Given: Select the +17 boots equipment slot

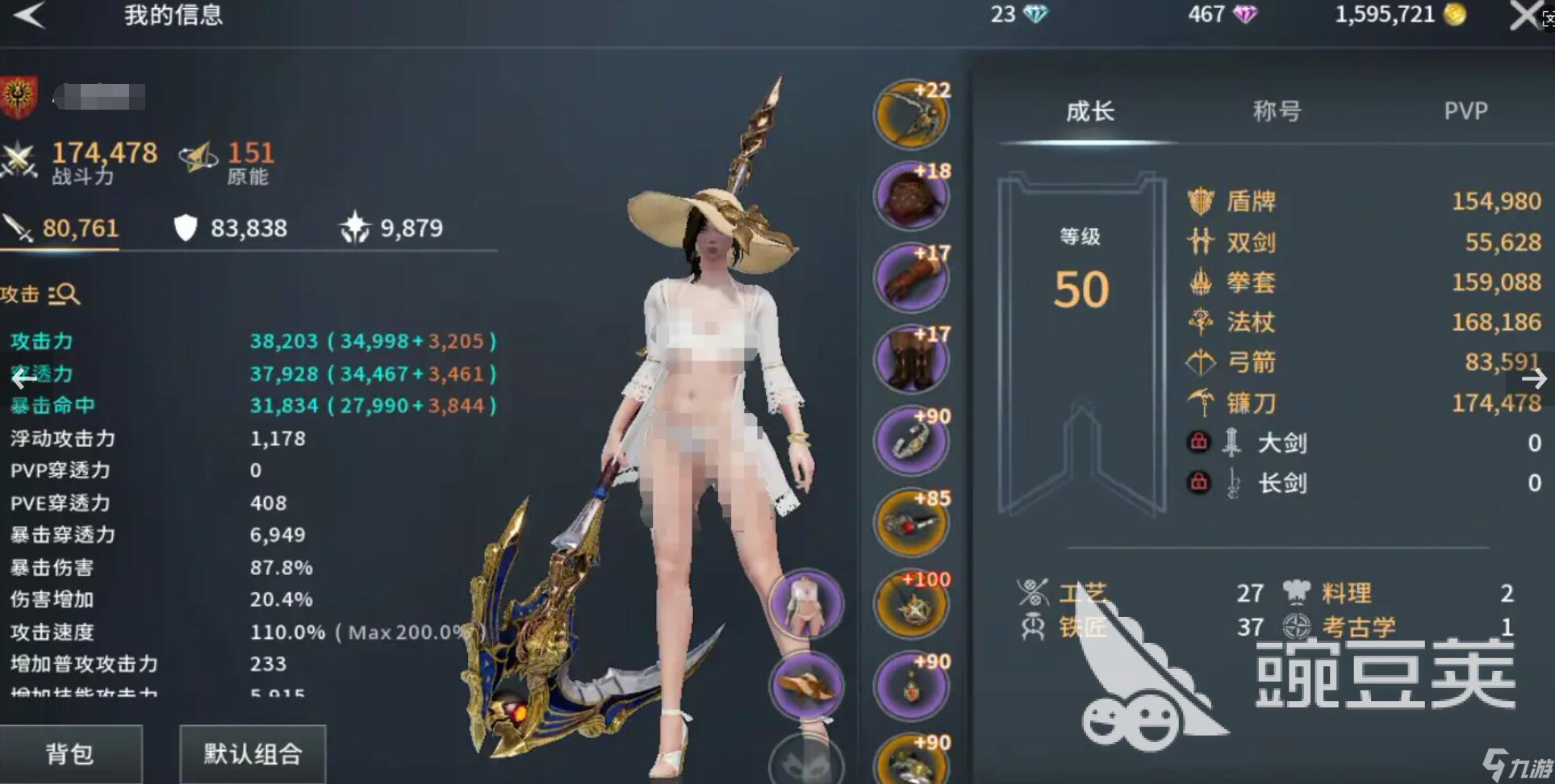Looking at the screenshot, I should click(x=912, y=360).
